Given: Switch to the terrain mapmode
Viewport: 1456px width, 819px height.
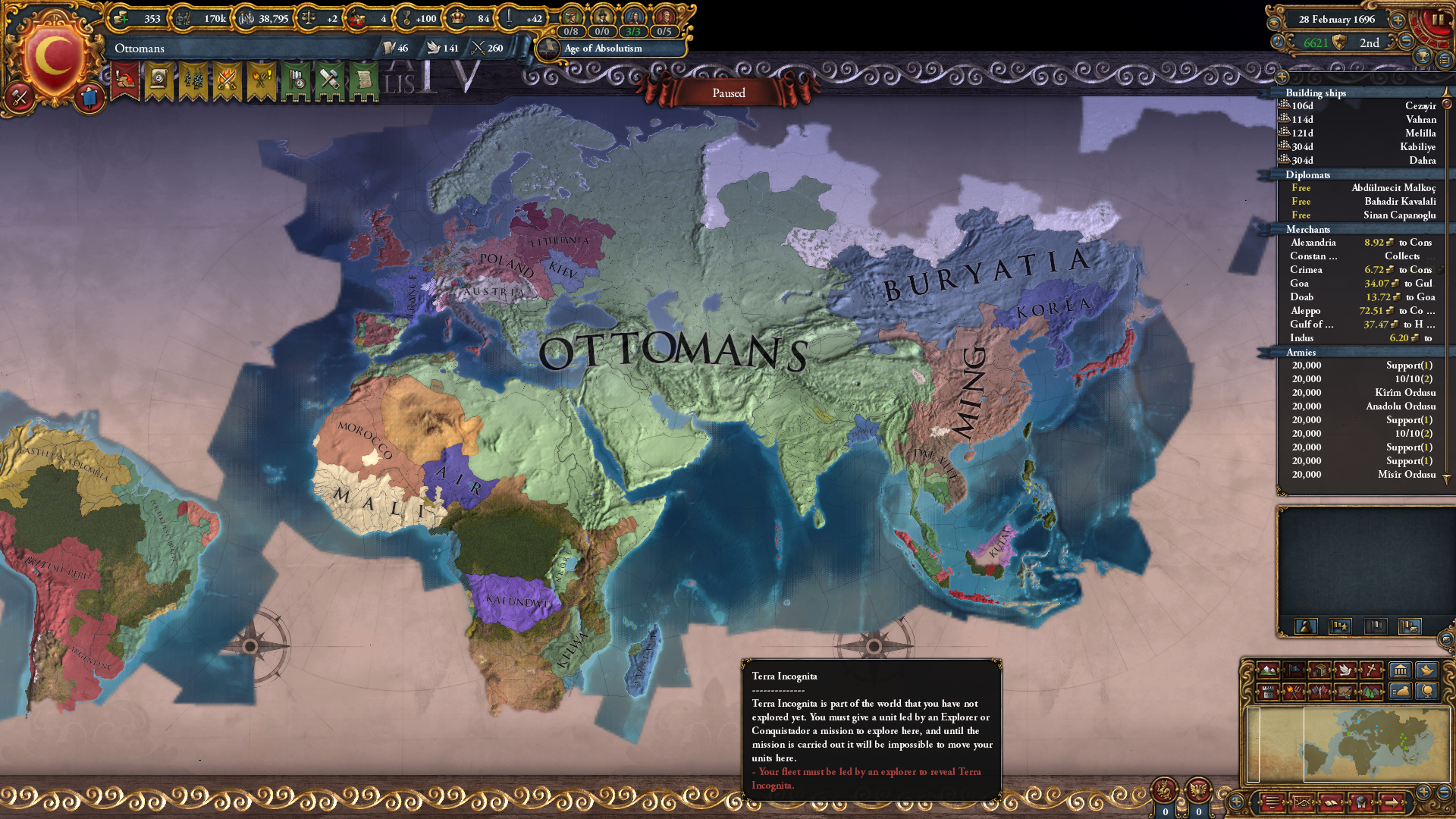Looking at the screenshot, I should click(1268, 670).
